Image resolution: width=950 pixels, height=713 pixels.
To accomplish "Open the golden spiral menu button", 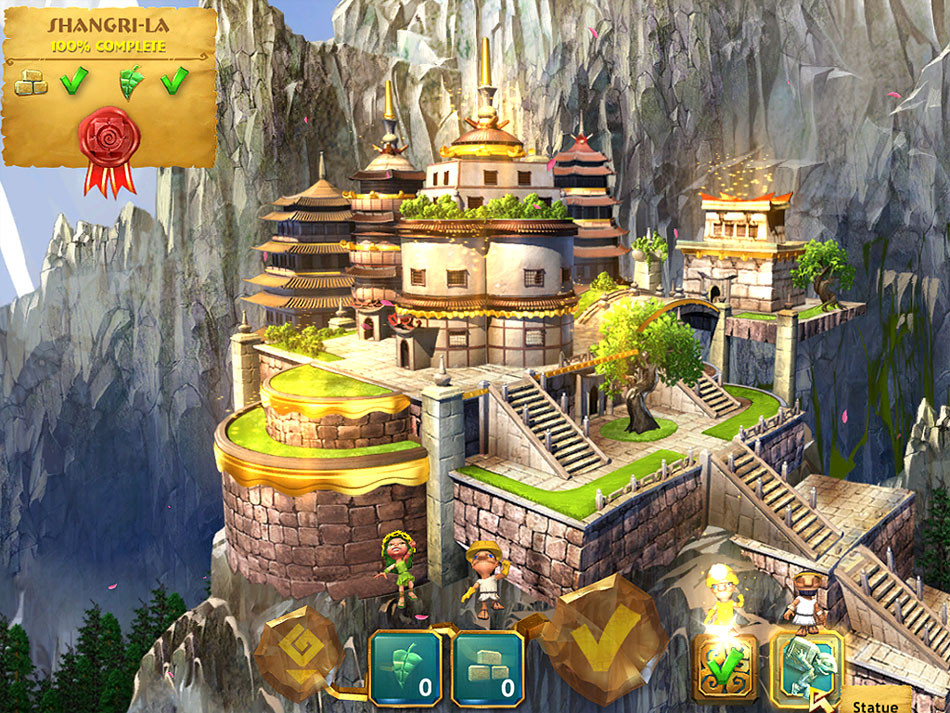I will [x=298, y=653].
